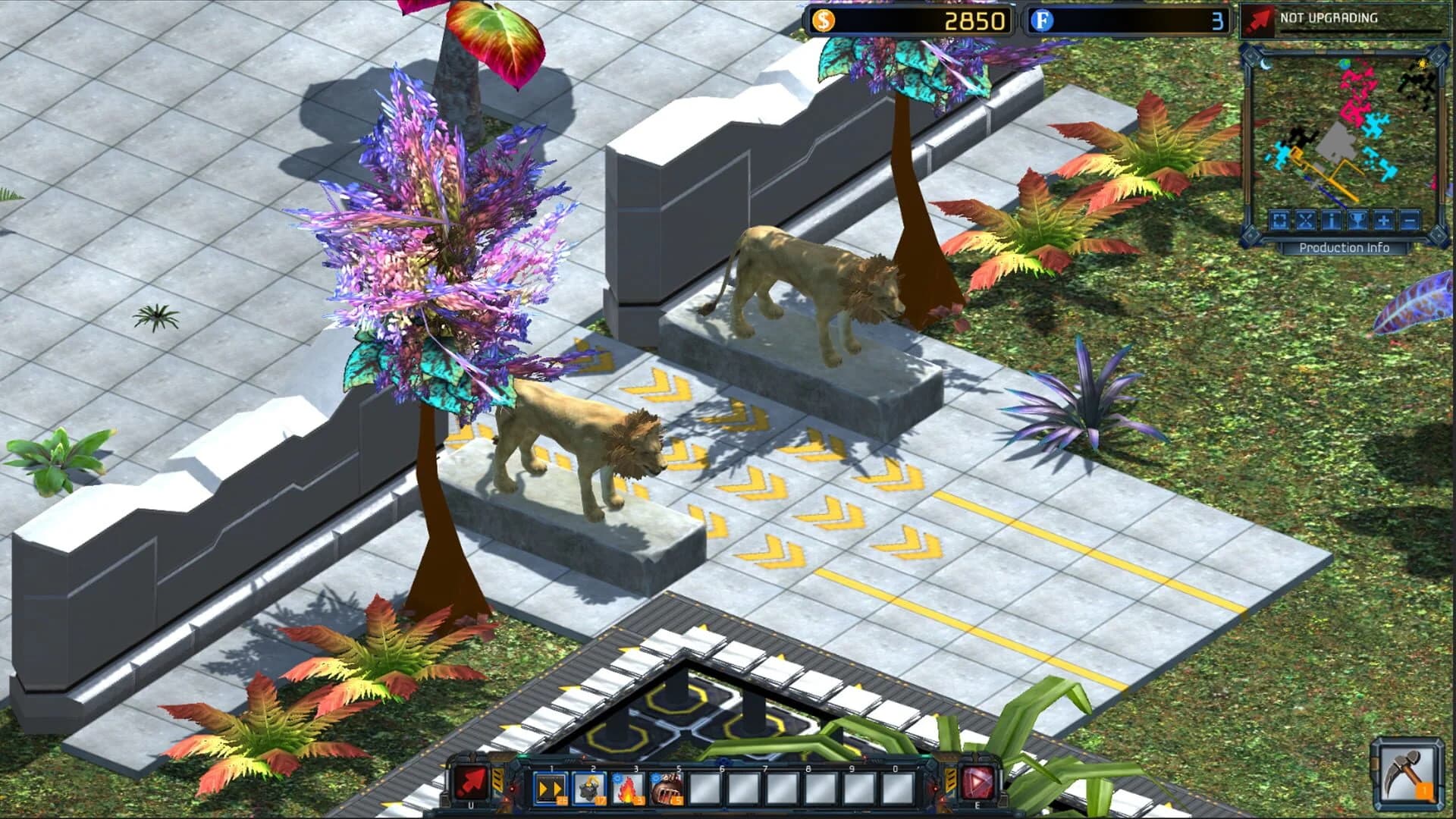Screen dimensions: 1456x819
Task: Select the fire trap in hotbar slot 3
Action: (629, 788)
